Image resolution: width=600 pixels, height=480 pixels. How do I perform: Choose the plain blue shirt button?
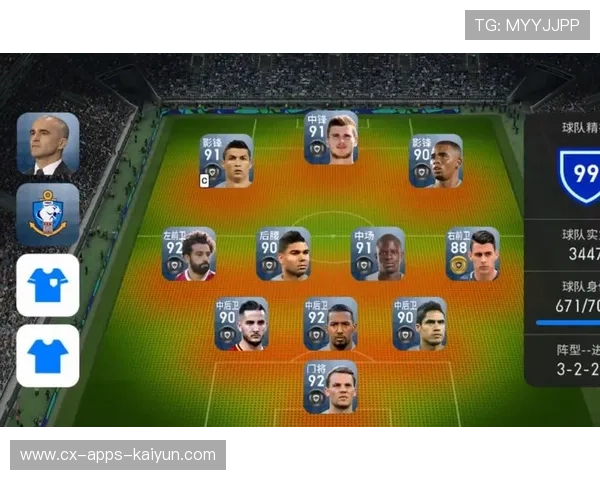click(47, 355)
